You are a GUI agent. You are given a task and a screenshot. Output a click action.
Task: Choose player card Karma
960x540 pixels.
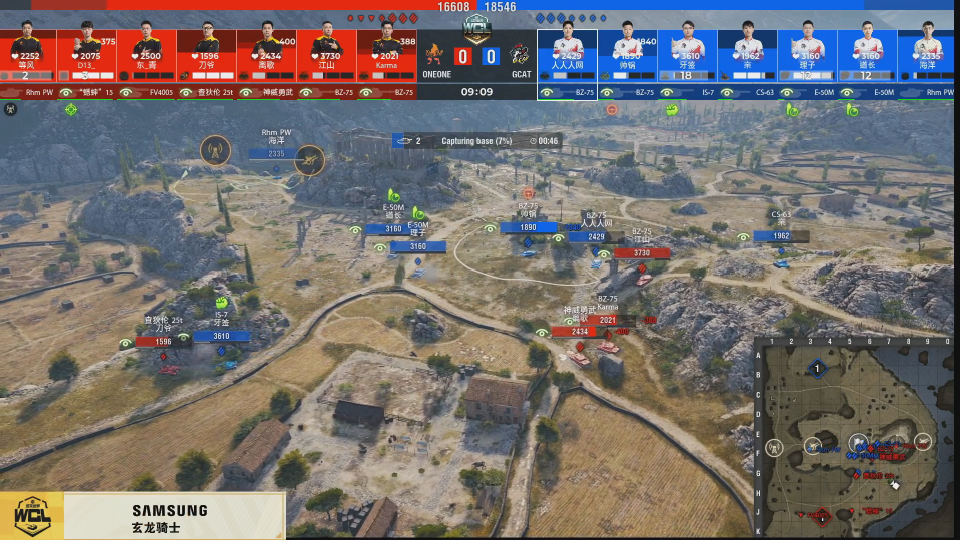click(x=386, y=55)
